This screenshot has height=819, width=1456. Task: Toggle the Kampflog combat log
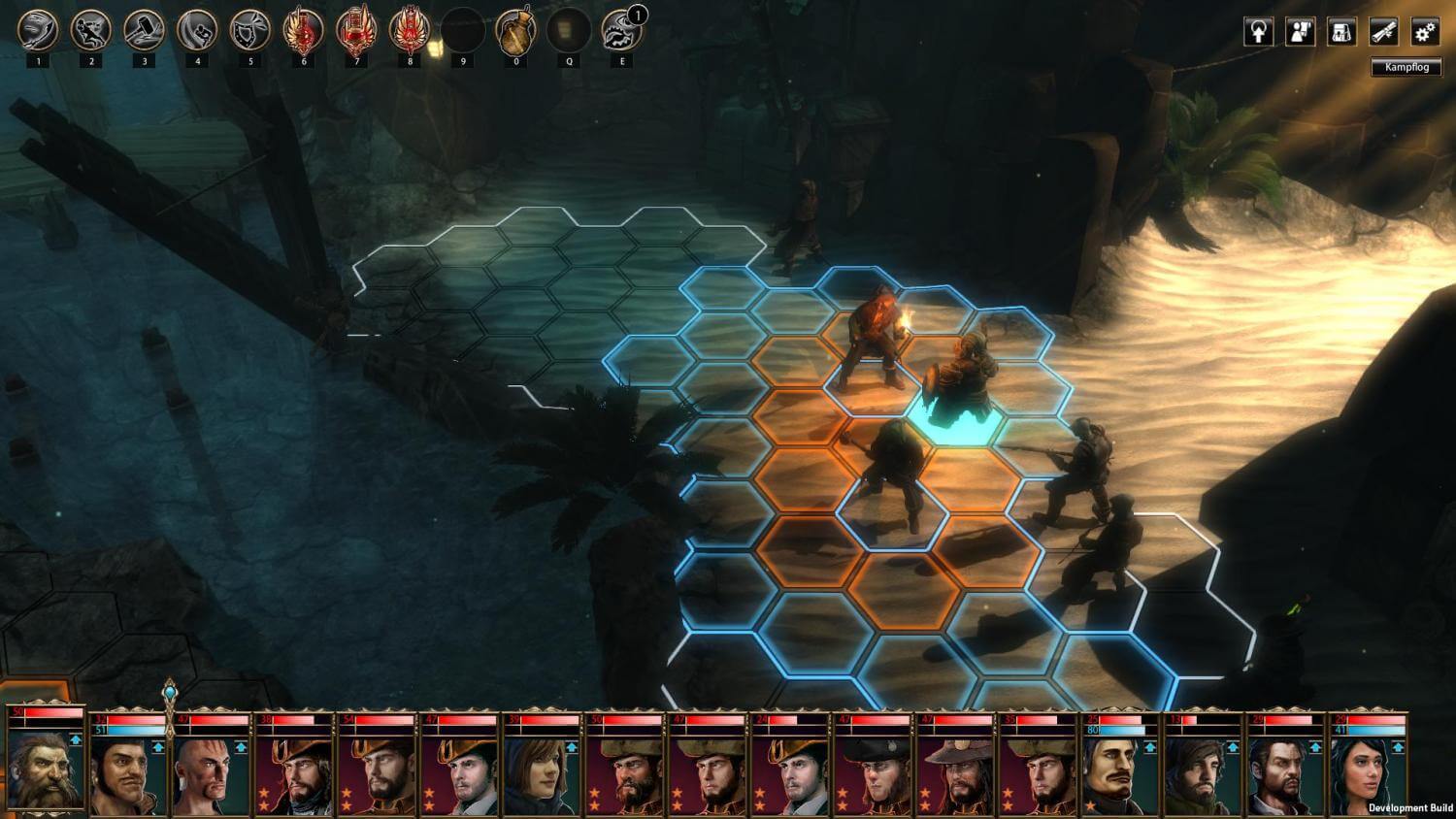coord(1405,66)
